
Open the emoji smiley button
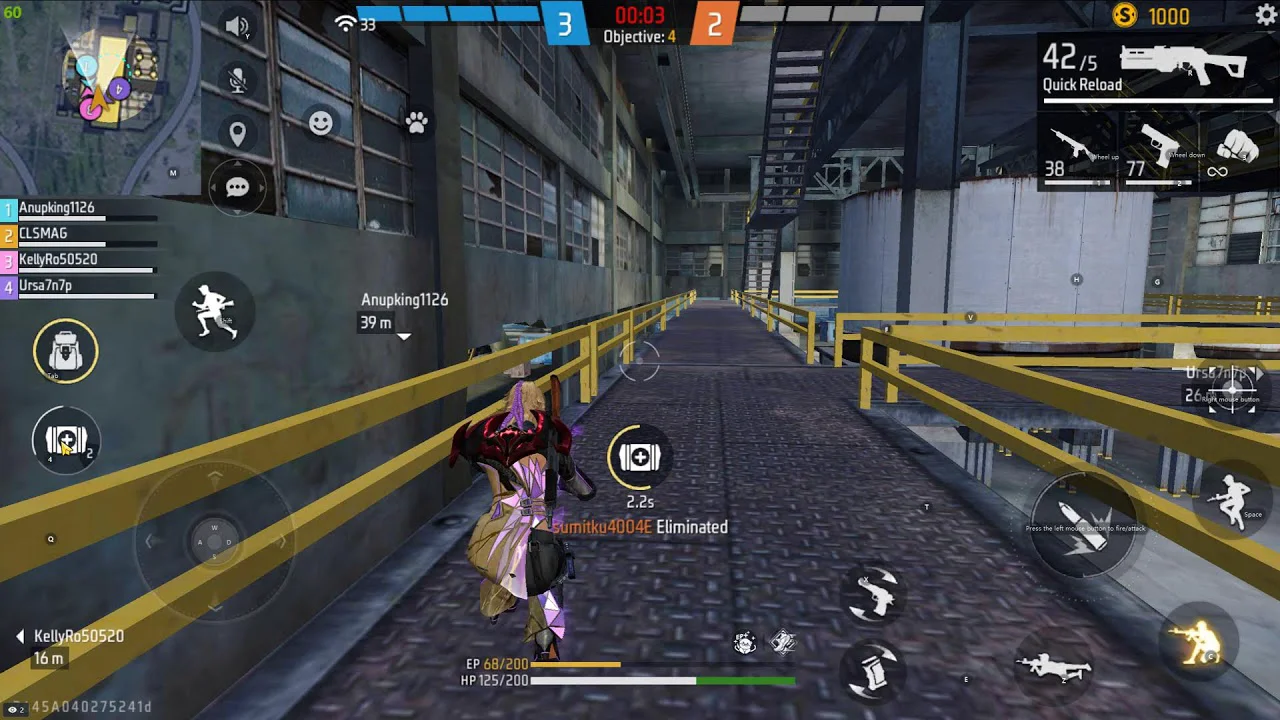(x=321, y=122)
